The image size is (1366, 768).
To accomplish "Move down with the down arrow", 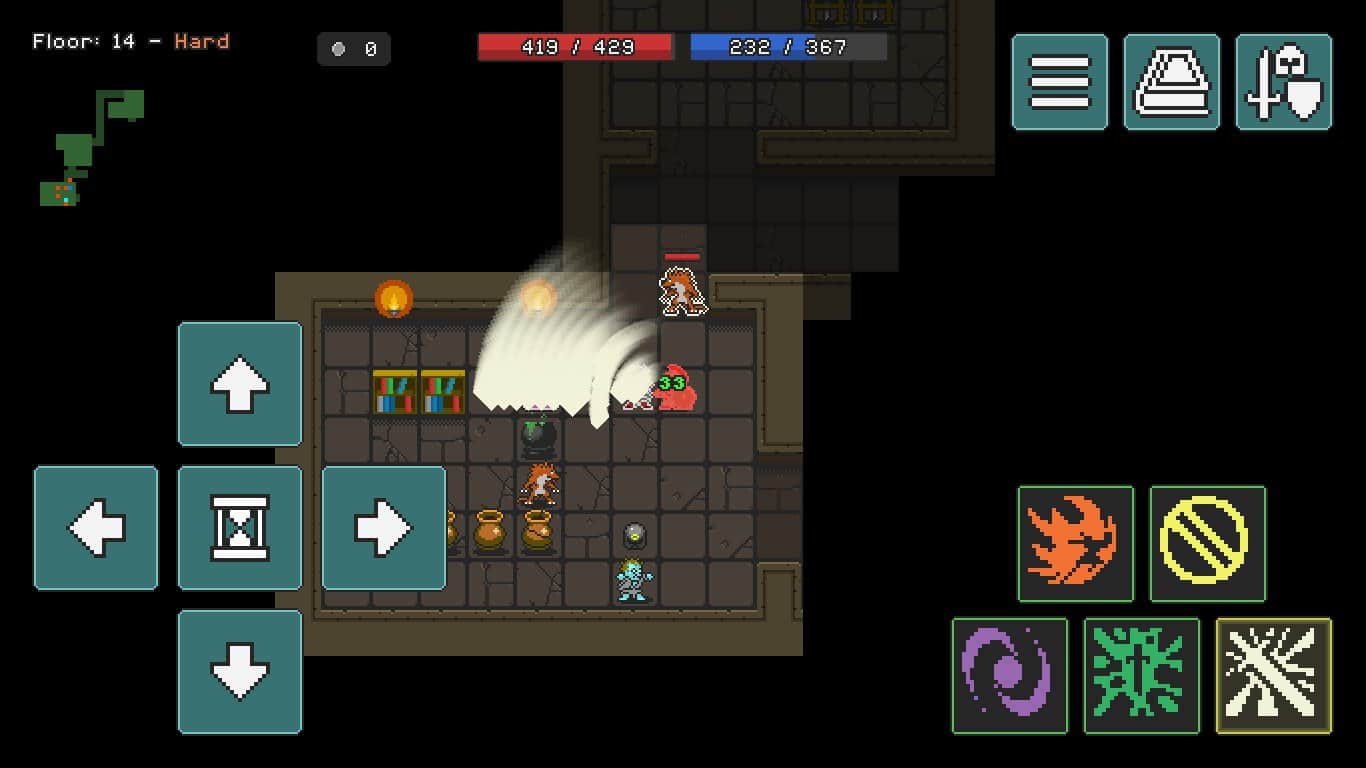I will (x=240, y=672).
